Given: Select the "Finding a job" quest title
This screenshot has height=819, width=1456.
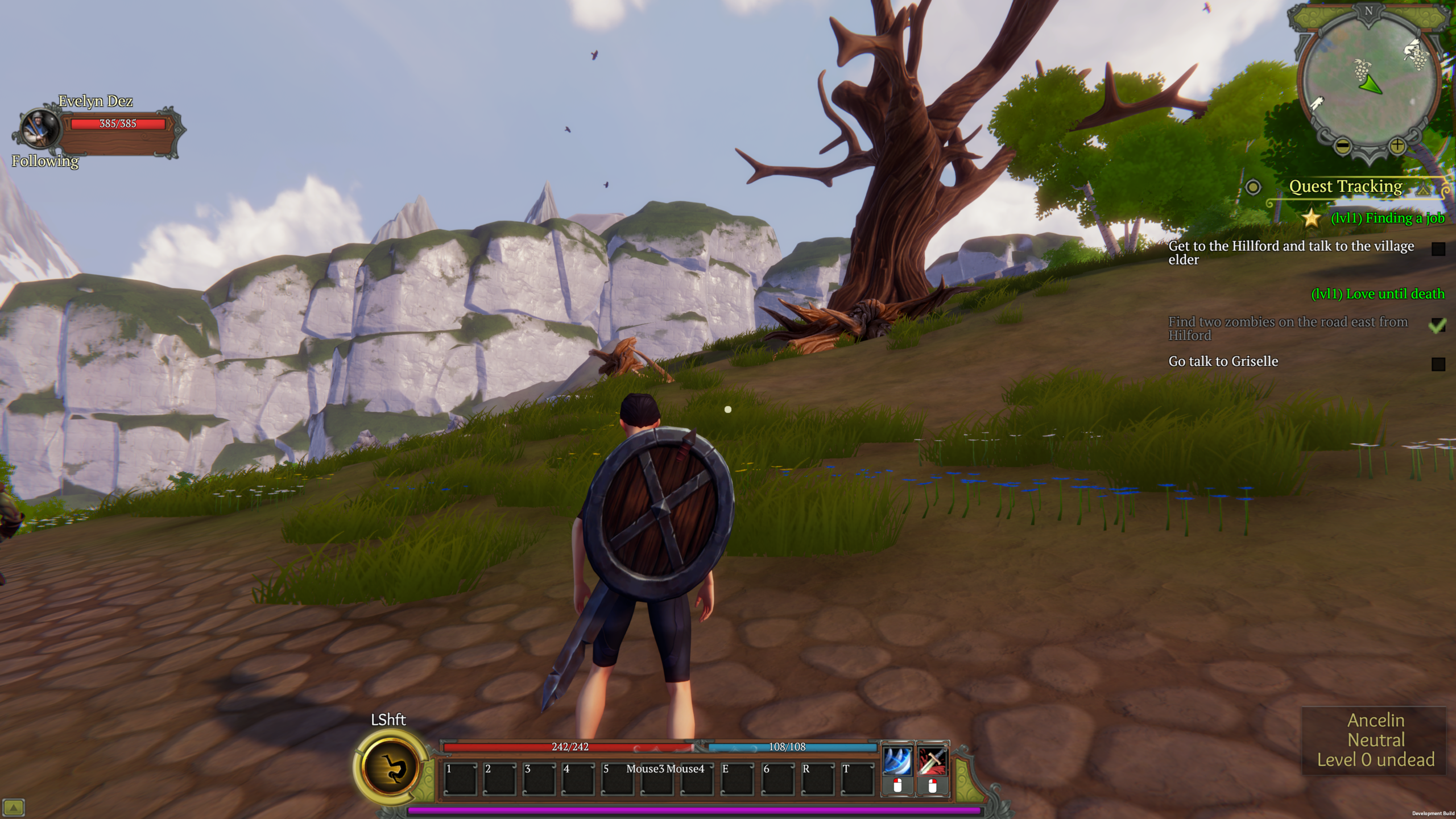Looking at the screenshot, I should click(x=1387, y=218).
